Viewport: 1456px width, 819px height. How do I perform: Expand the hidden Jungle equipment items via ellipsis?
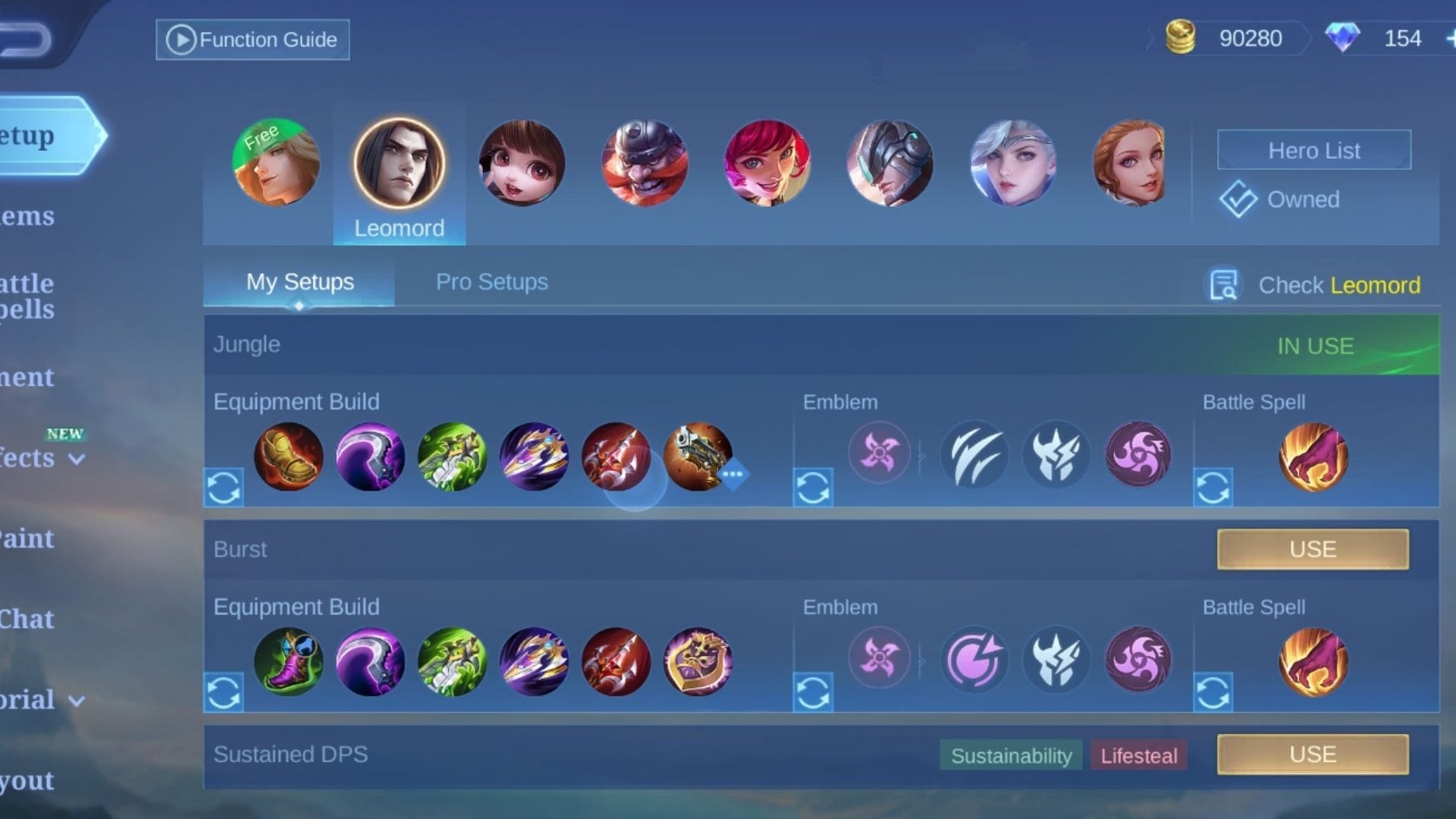(735, 474)
